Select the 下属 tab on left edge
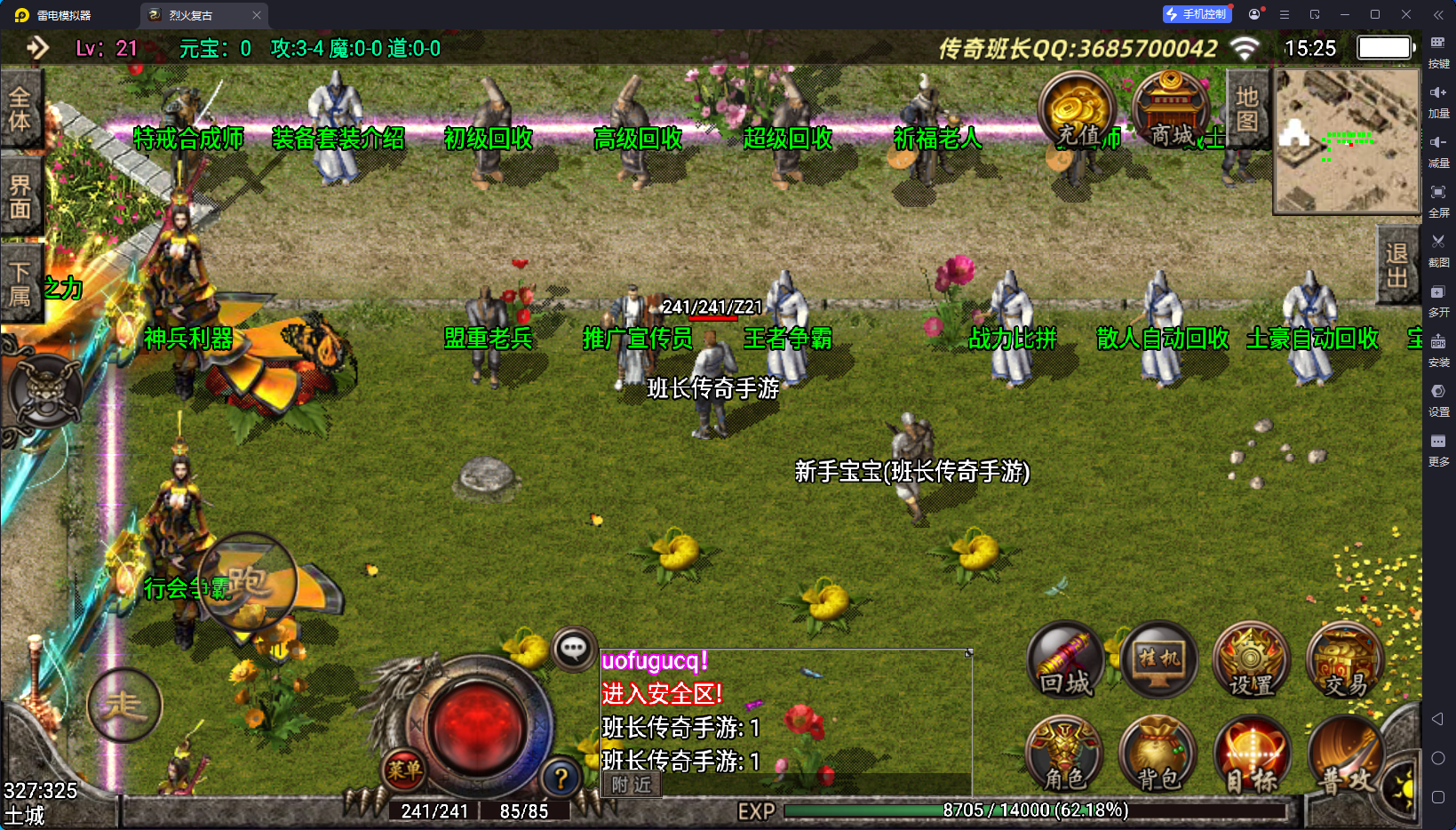 (20, 284)
